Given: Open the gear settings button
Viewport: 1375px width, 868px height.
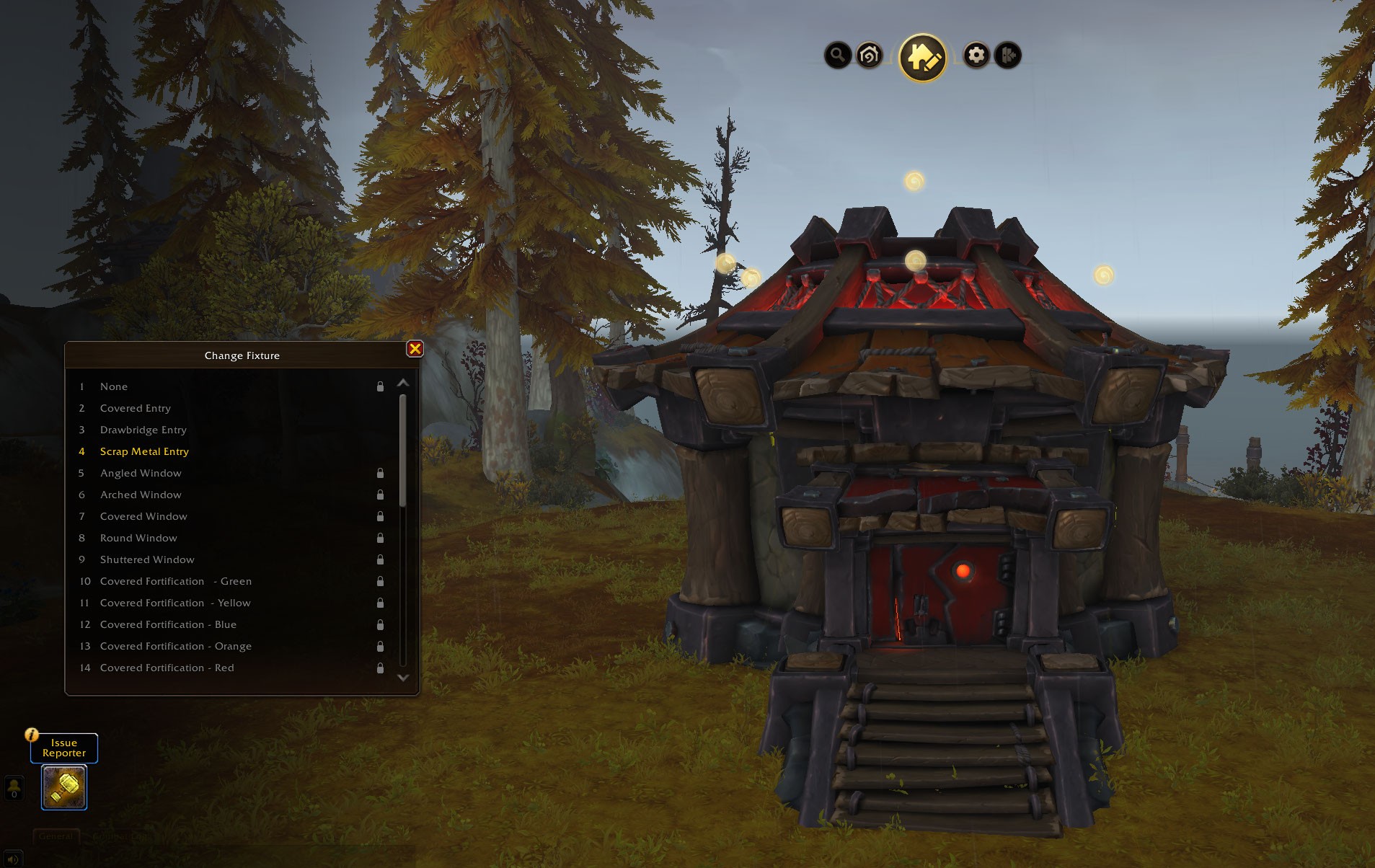Looking at the screenshot, I should 976,55.
